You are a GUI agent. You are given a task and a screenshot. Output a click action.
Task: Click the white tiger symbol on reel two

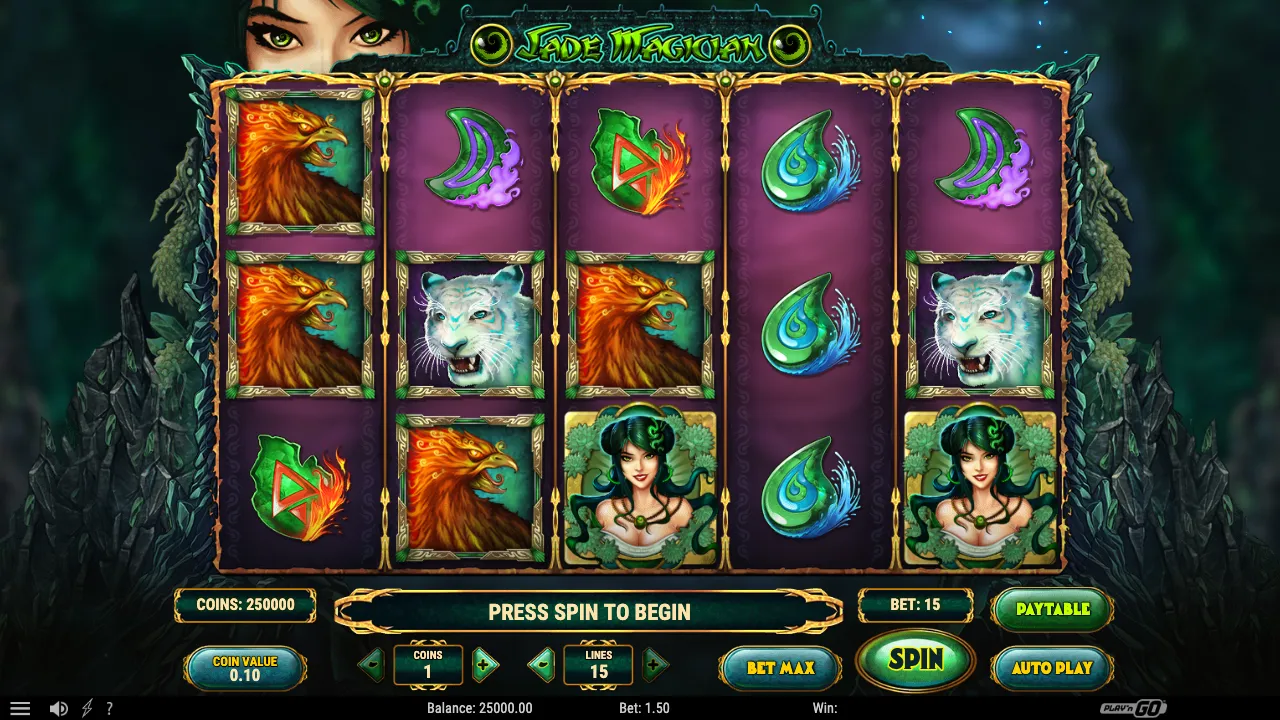click(470, 325)
